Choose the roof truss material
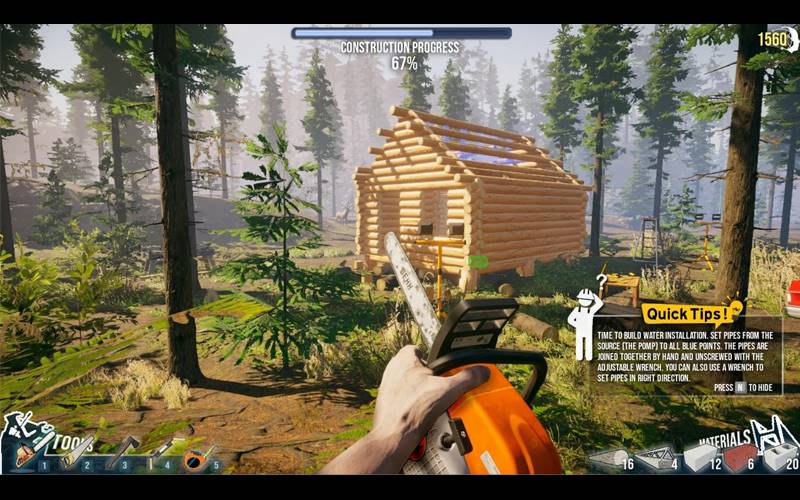Screen dimensions: 800x500 click(x=655, y=459)
